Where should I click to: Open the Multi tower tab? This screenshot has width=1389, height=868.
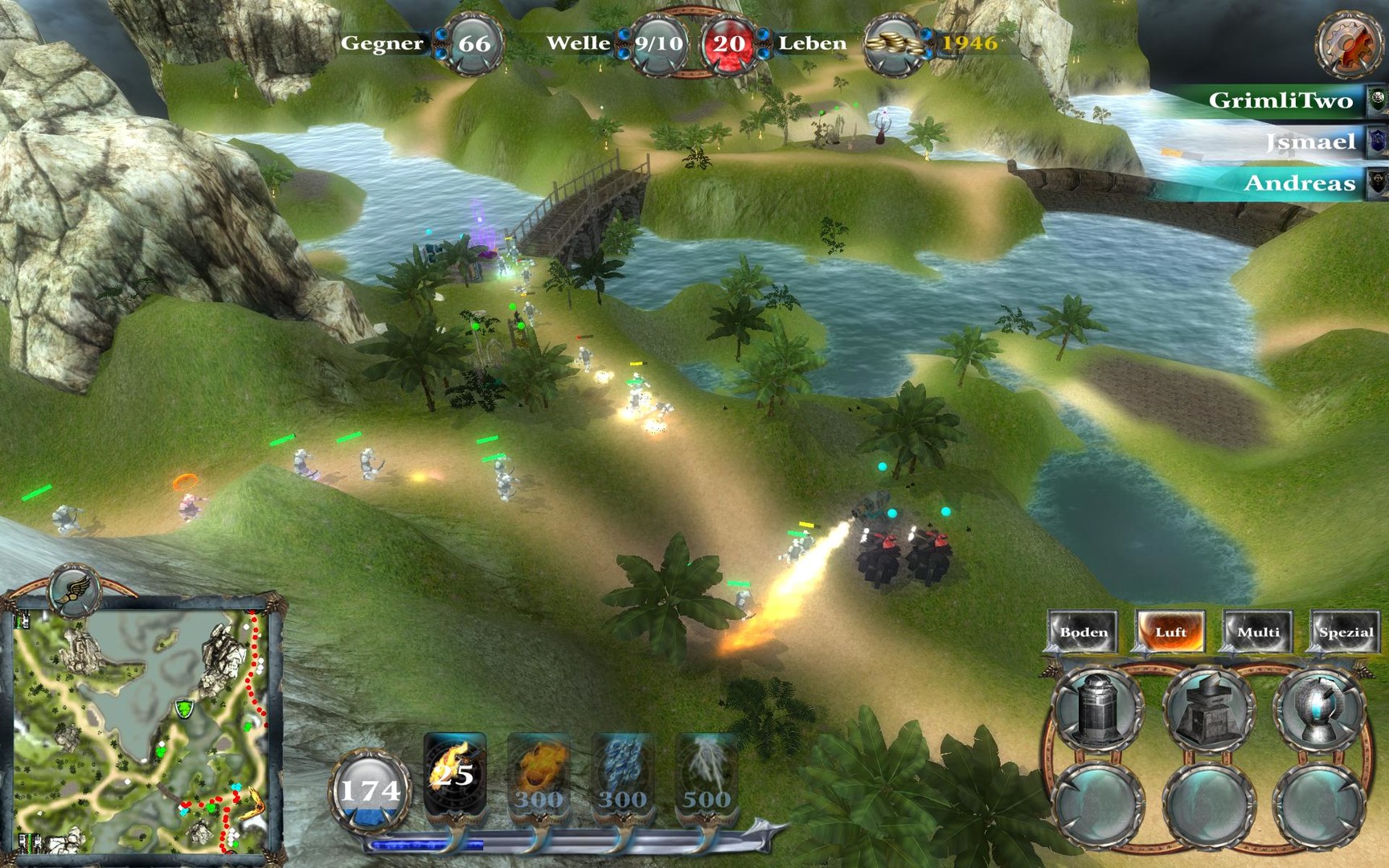1258,632
